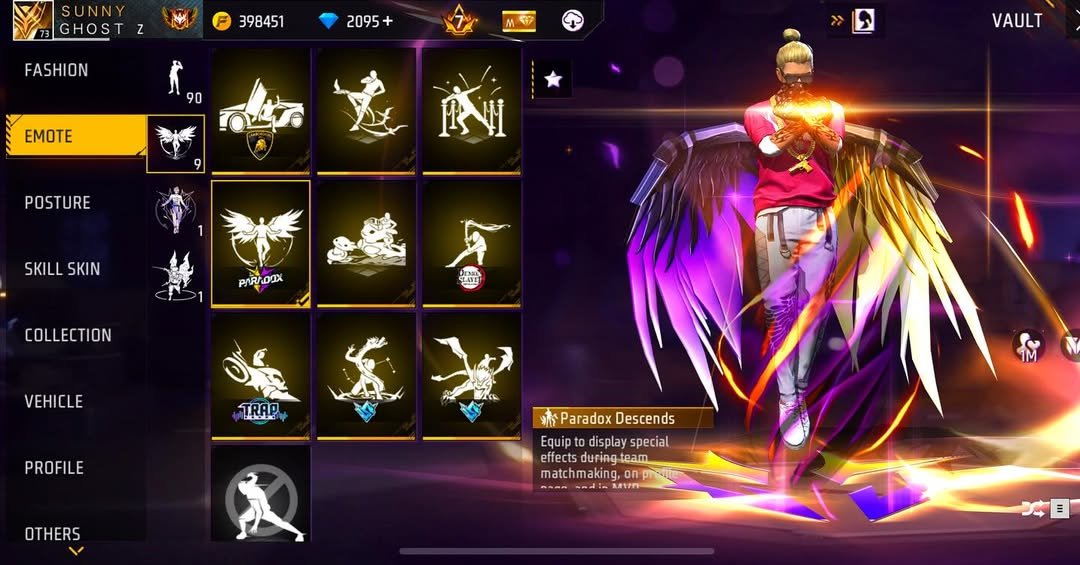Viewport: 1080px width, 565px height.
Task: Select the Trap emote tile
Action: coord(261,375)
